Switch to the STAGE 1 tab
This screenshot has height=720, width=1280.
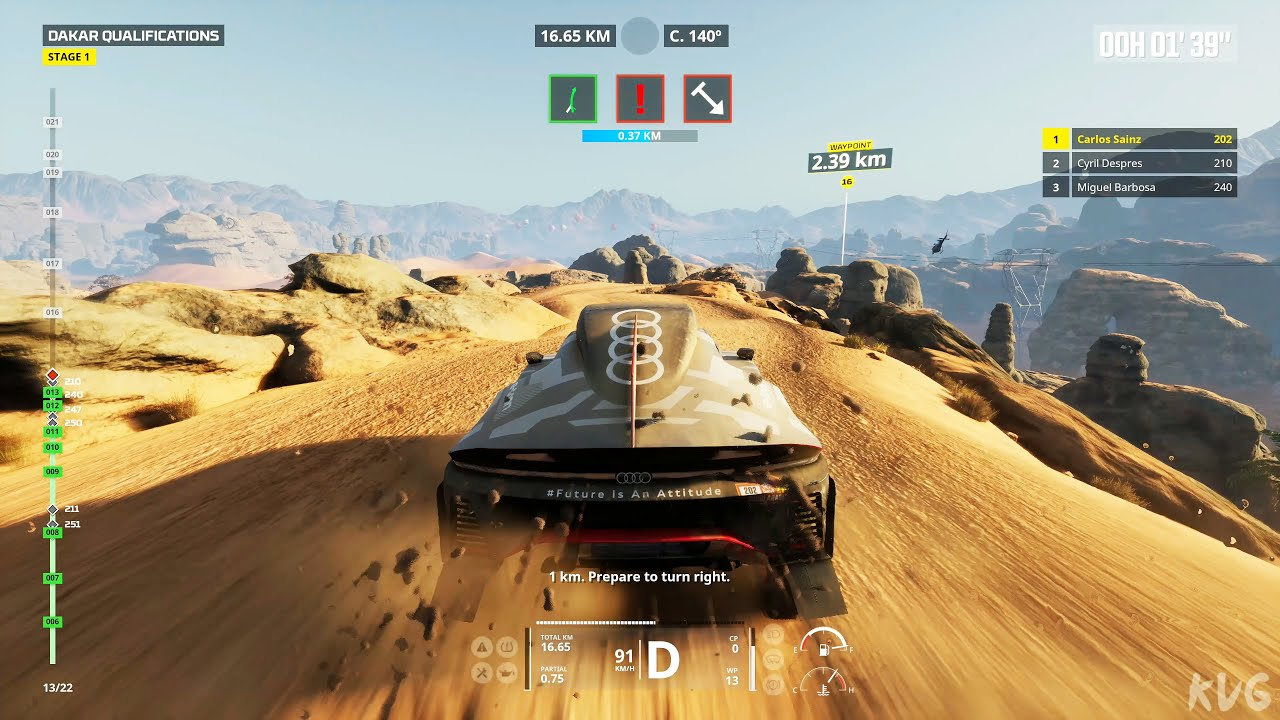[x=68, y=57]
